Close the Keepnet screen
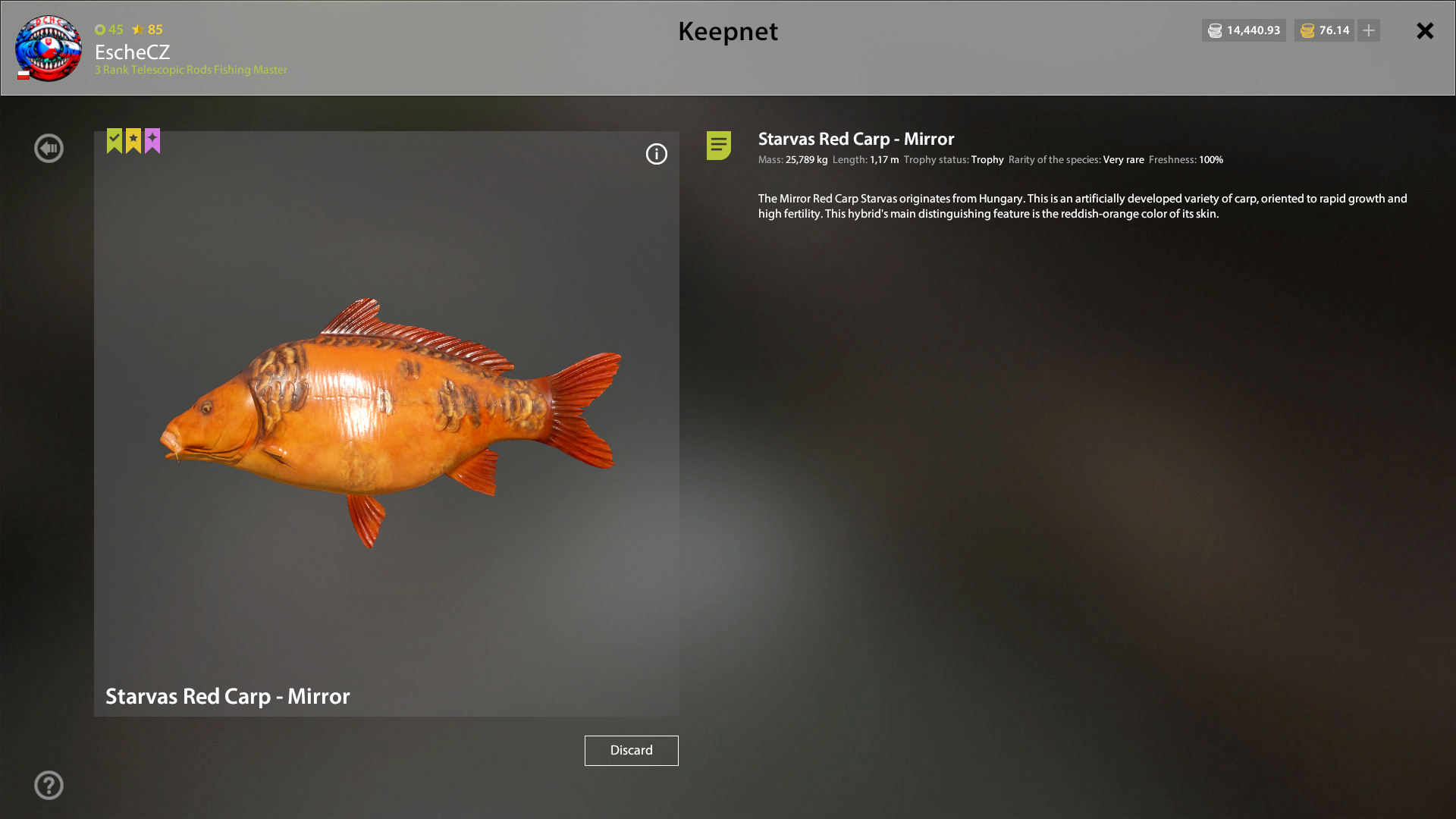 [x=1425, y=31]
